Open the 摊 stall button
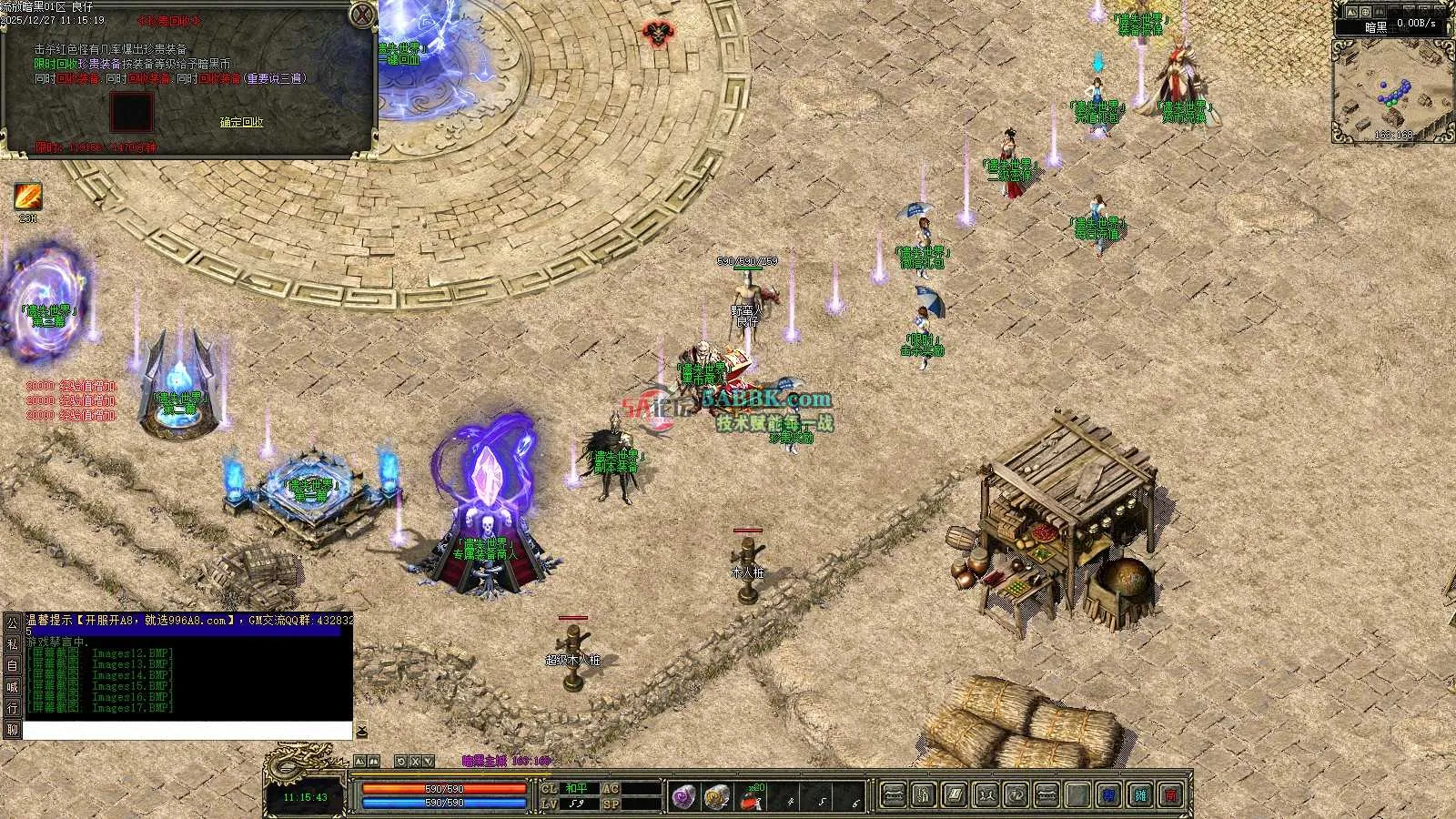This screenshot has height=819, width=1456. 1141,796
